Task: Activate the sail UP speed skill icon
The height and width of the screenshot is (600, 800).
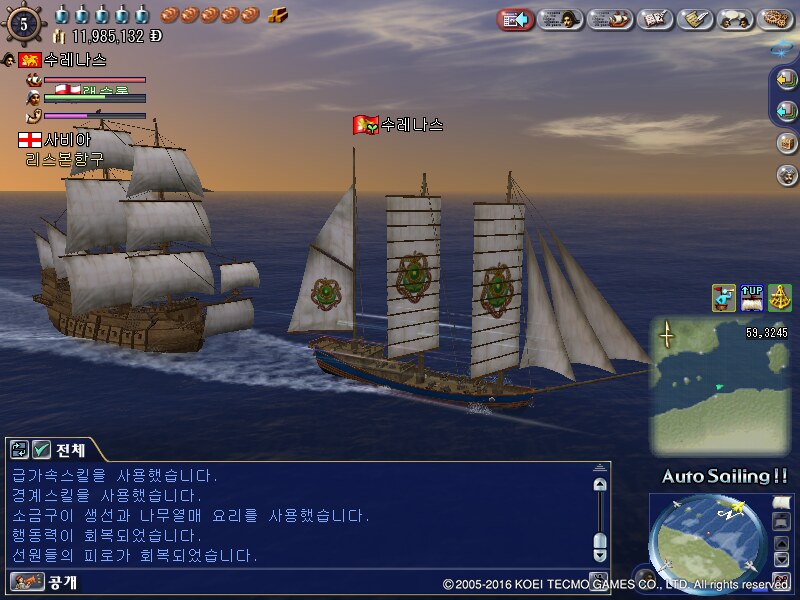Action: (752, 297)
